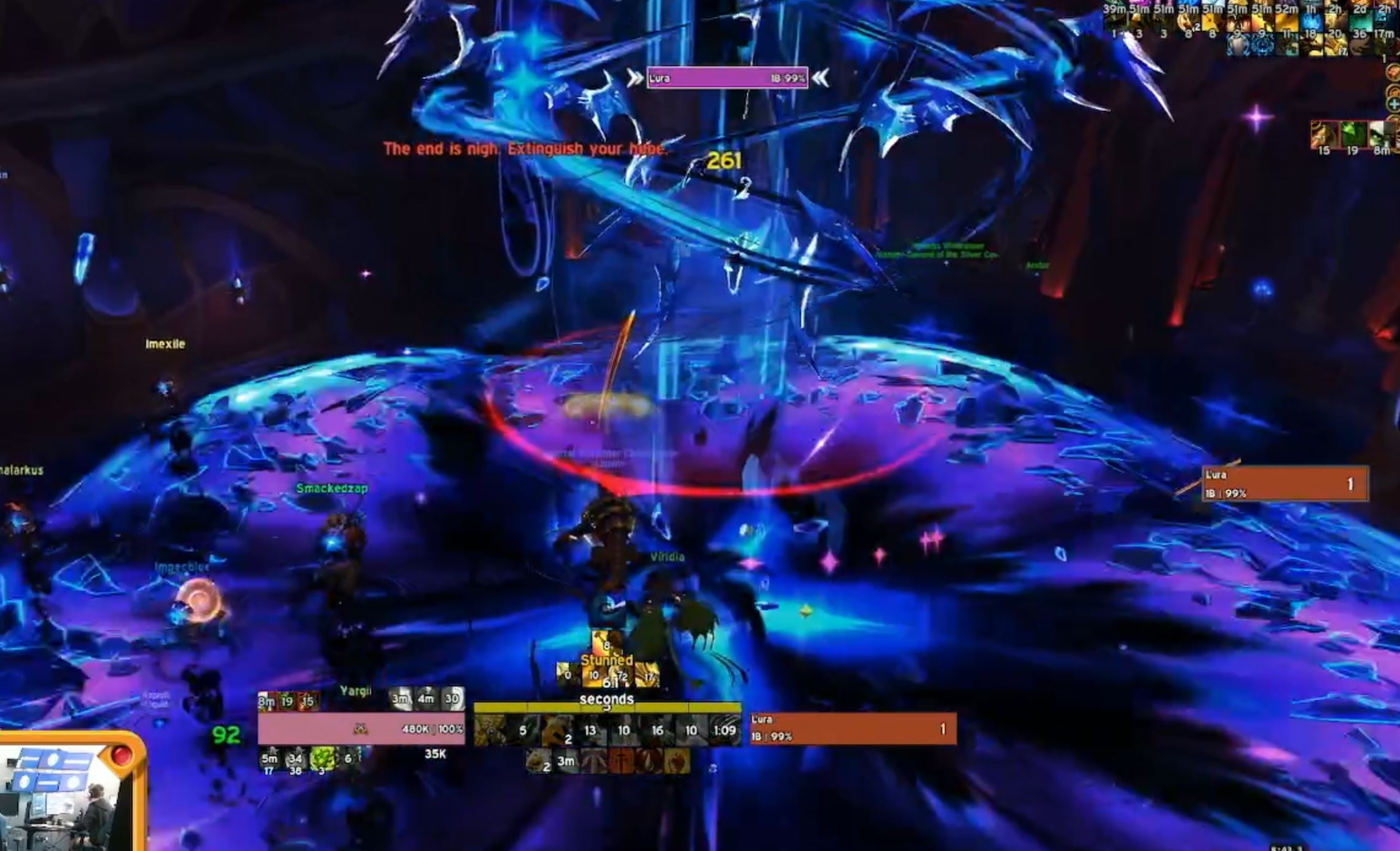Click the crossed swords marker on Yargii's health bar
1400x851 pixels.
[361, 729]
